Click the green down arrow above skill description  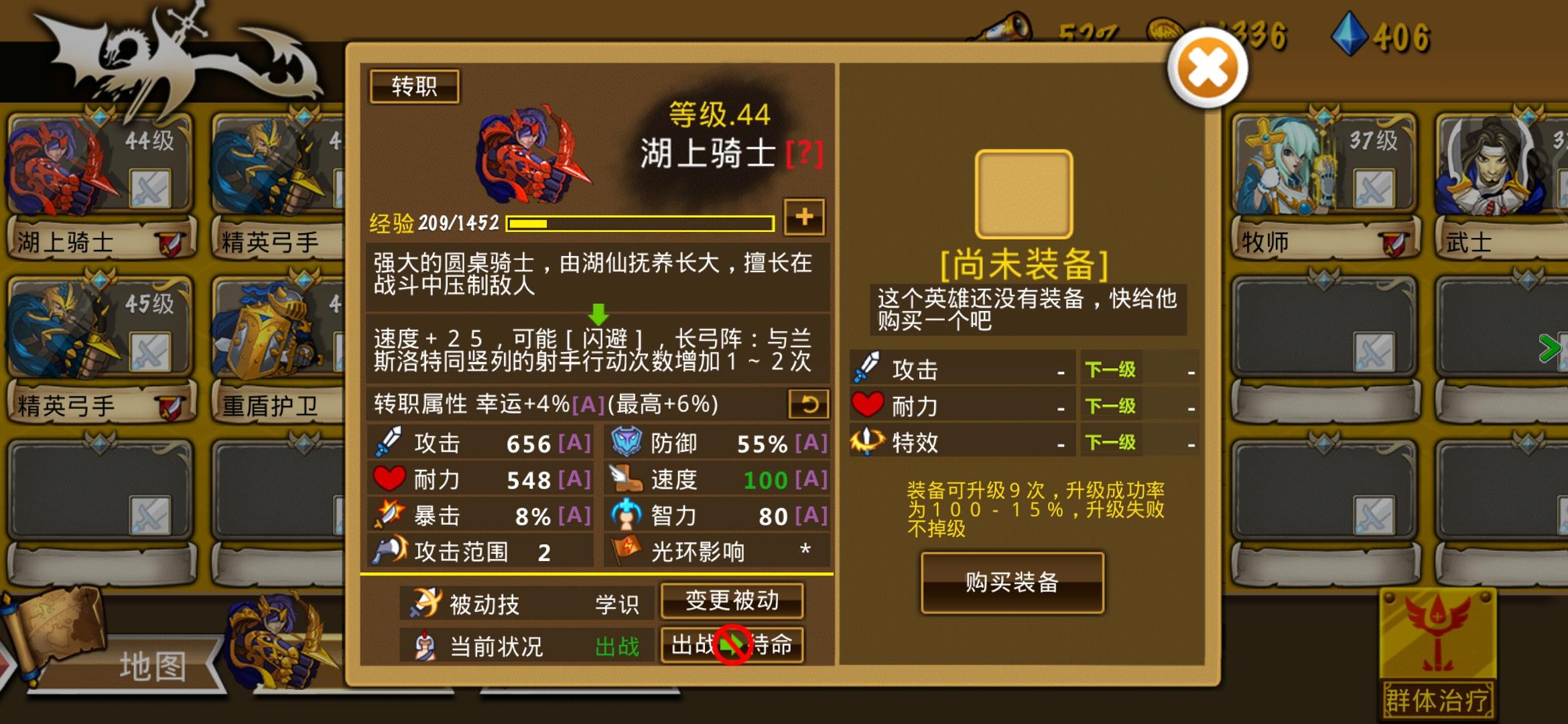tap(598, 314)
